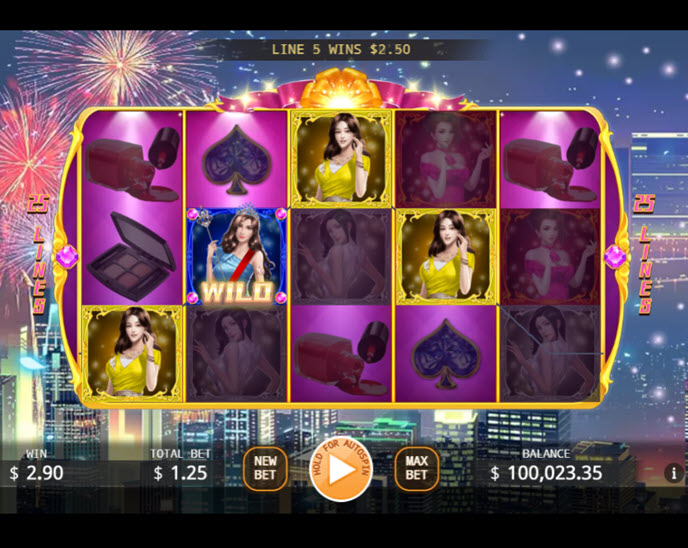Click the New Bet button
Viewport: 688px width, 548px height.
(x=265, y=468)
